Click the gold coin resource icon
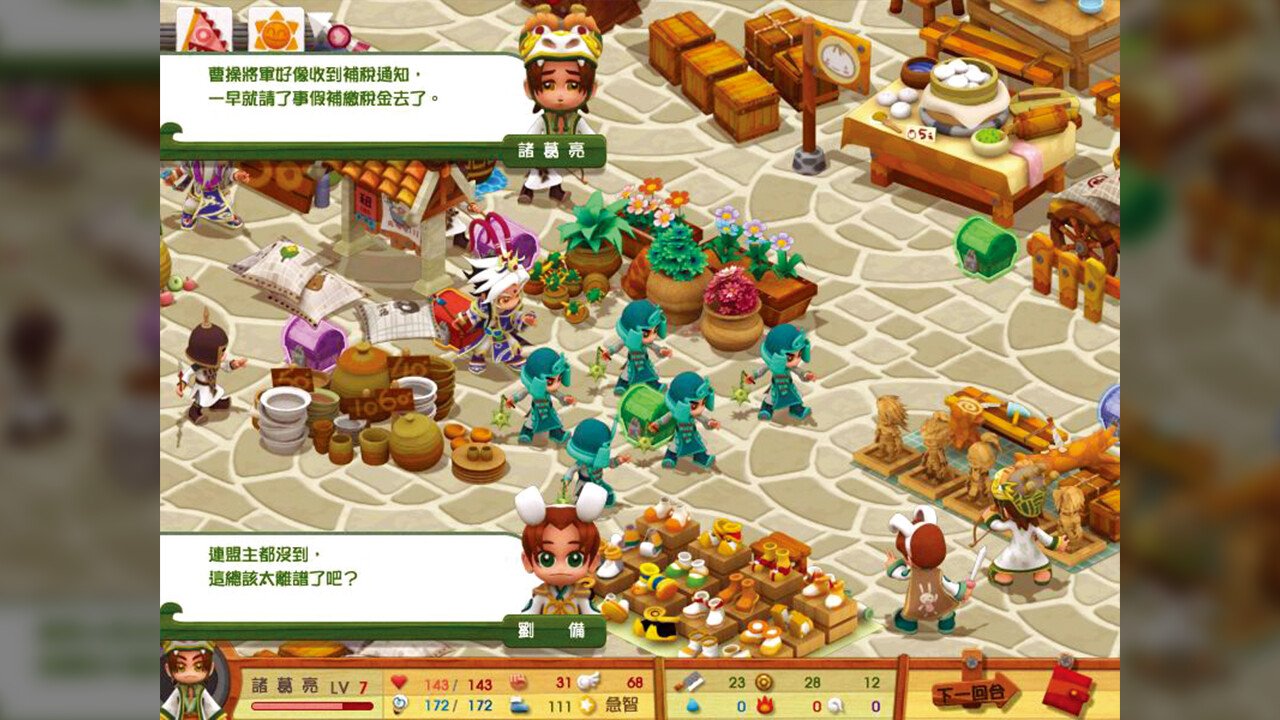 pos(762,683)
